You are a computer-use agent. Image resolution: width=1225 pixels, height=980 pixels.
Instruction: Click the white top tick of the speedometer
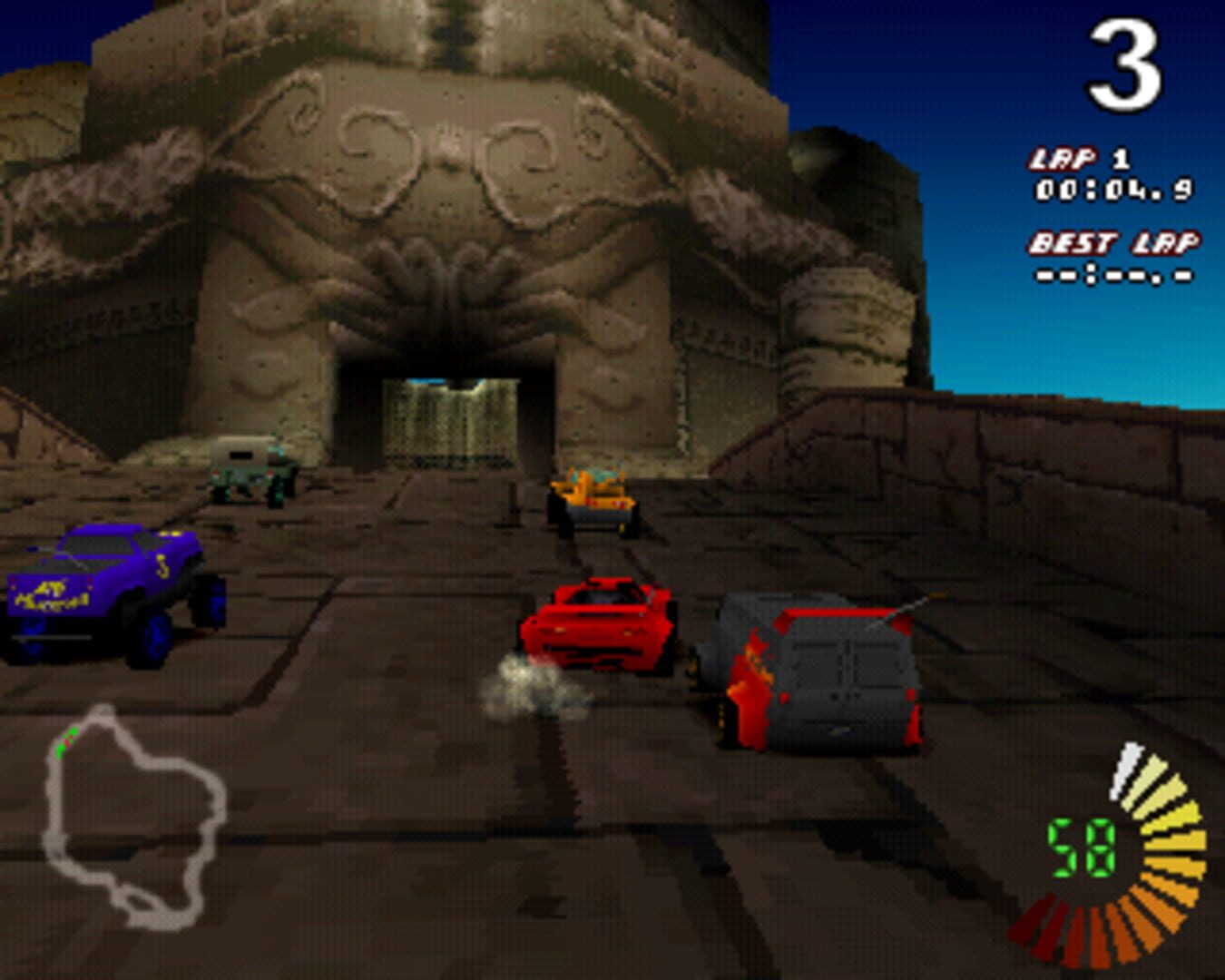(1128, 771)
